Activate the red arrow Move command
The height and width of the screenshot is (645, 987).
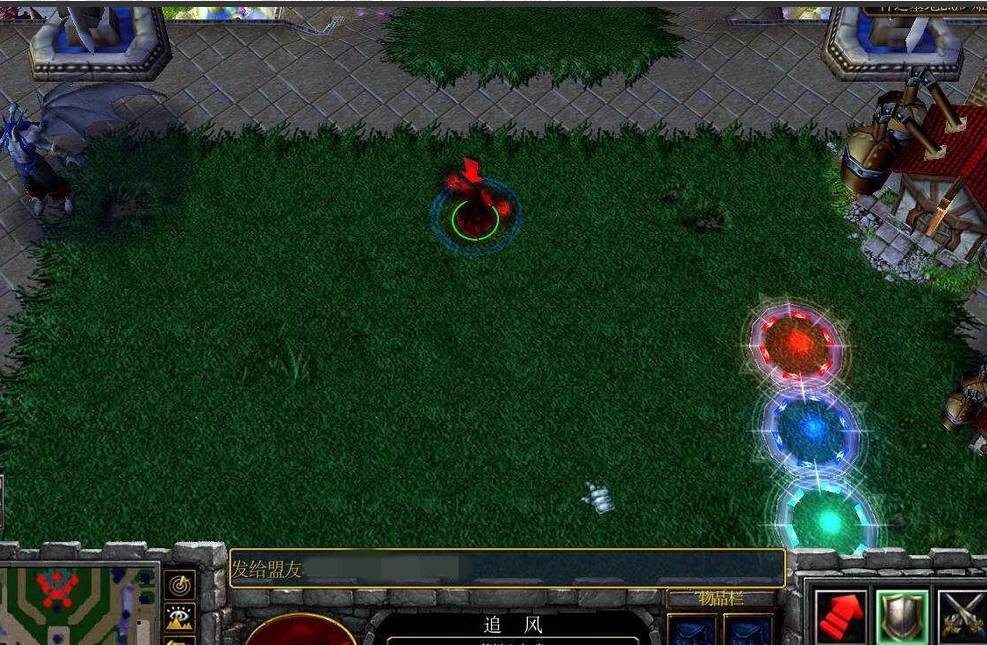click(840, 616)
